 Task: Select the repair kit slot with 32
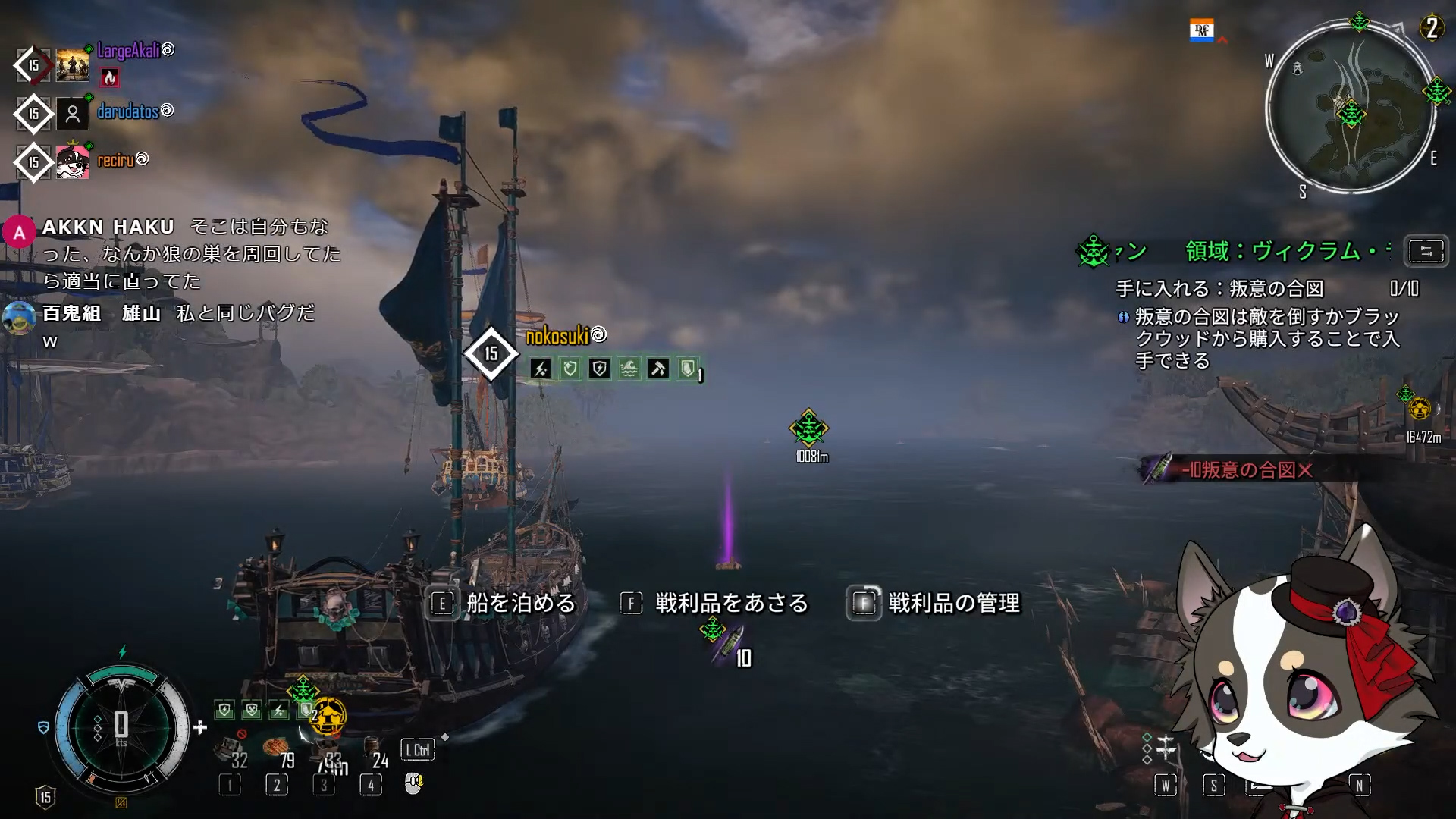pyautogui.click(x=231, y=752)
